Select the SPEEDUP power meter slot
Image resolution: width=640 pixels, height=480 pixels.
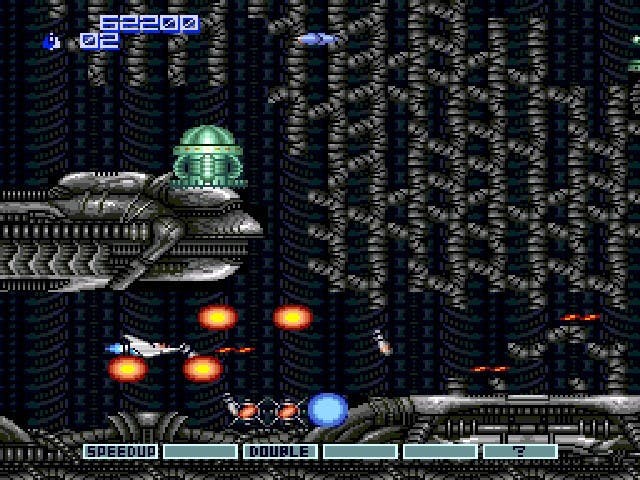pos(121,451)
